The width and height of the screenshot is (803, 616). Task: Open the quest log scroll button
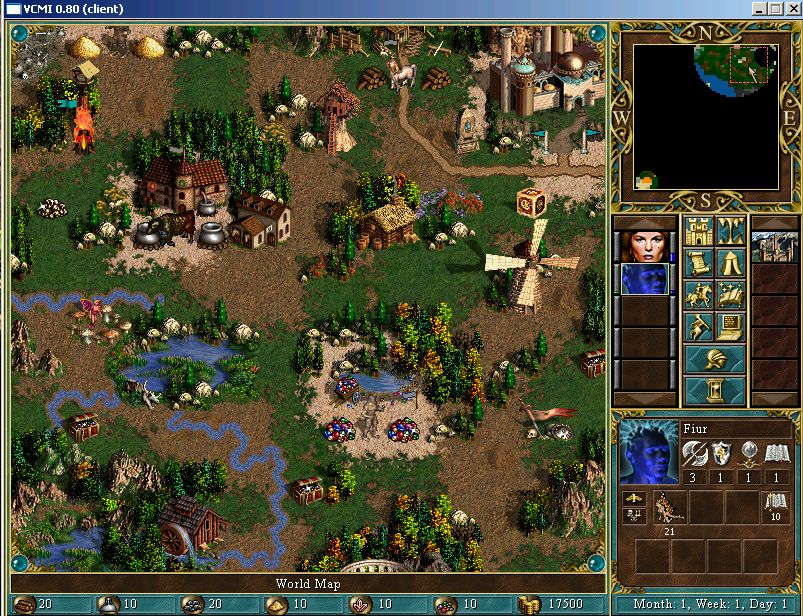(x=697, y=264)
